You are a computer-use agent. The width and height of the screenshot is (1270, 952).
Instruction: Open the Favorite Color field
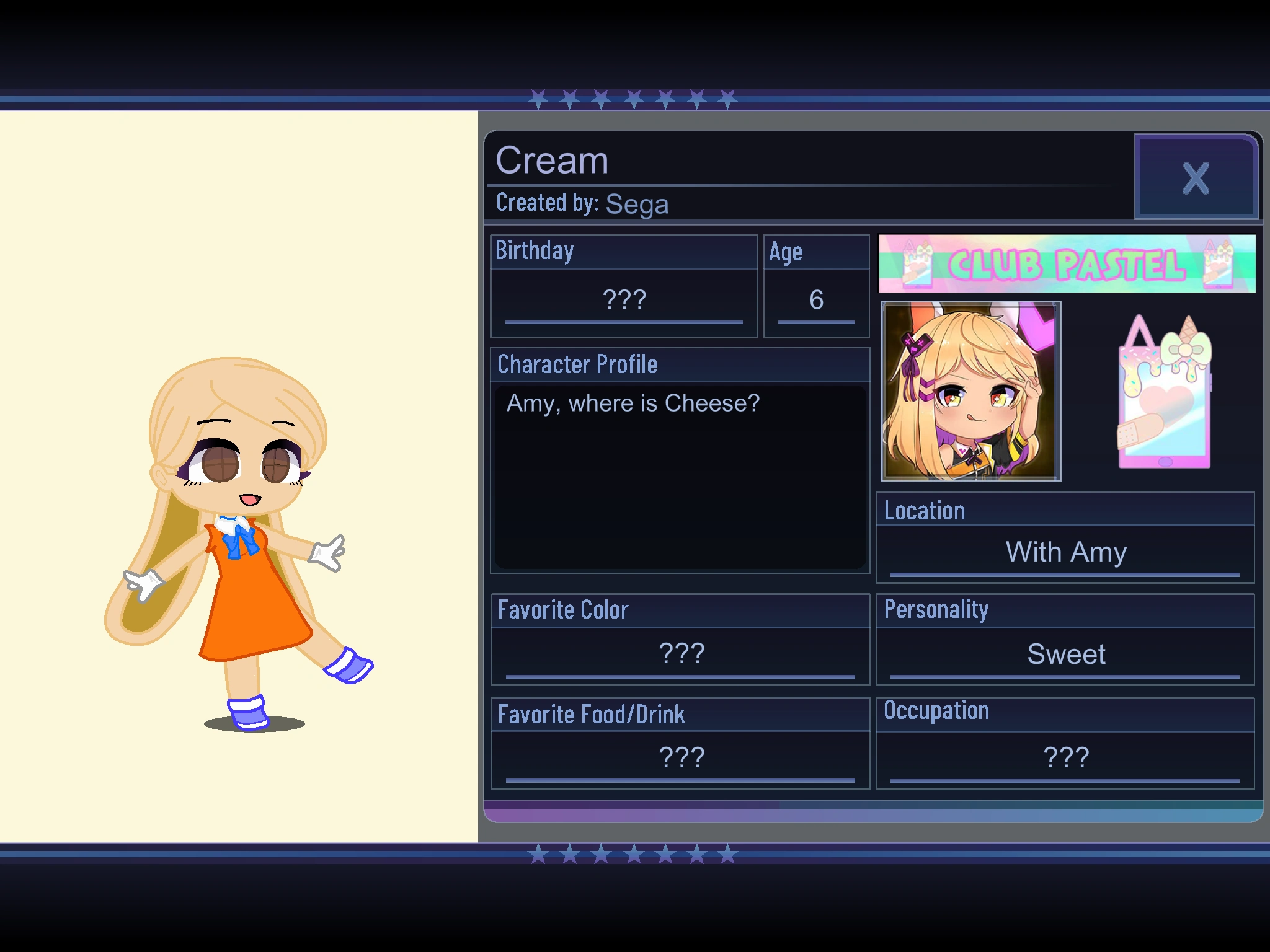(681, 653)
